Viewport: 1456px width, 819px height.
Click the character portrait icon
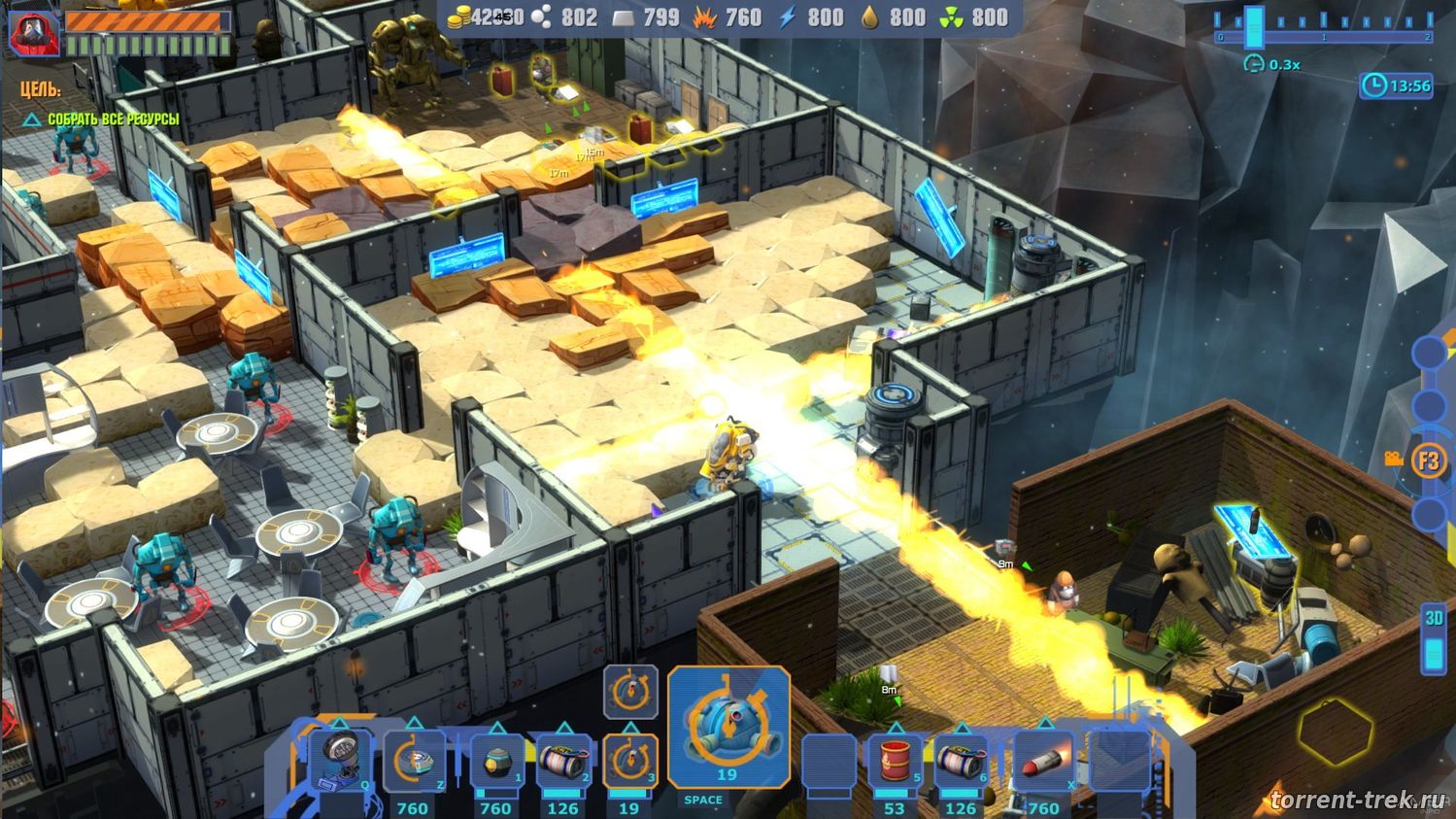click(x=34, y=32)
